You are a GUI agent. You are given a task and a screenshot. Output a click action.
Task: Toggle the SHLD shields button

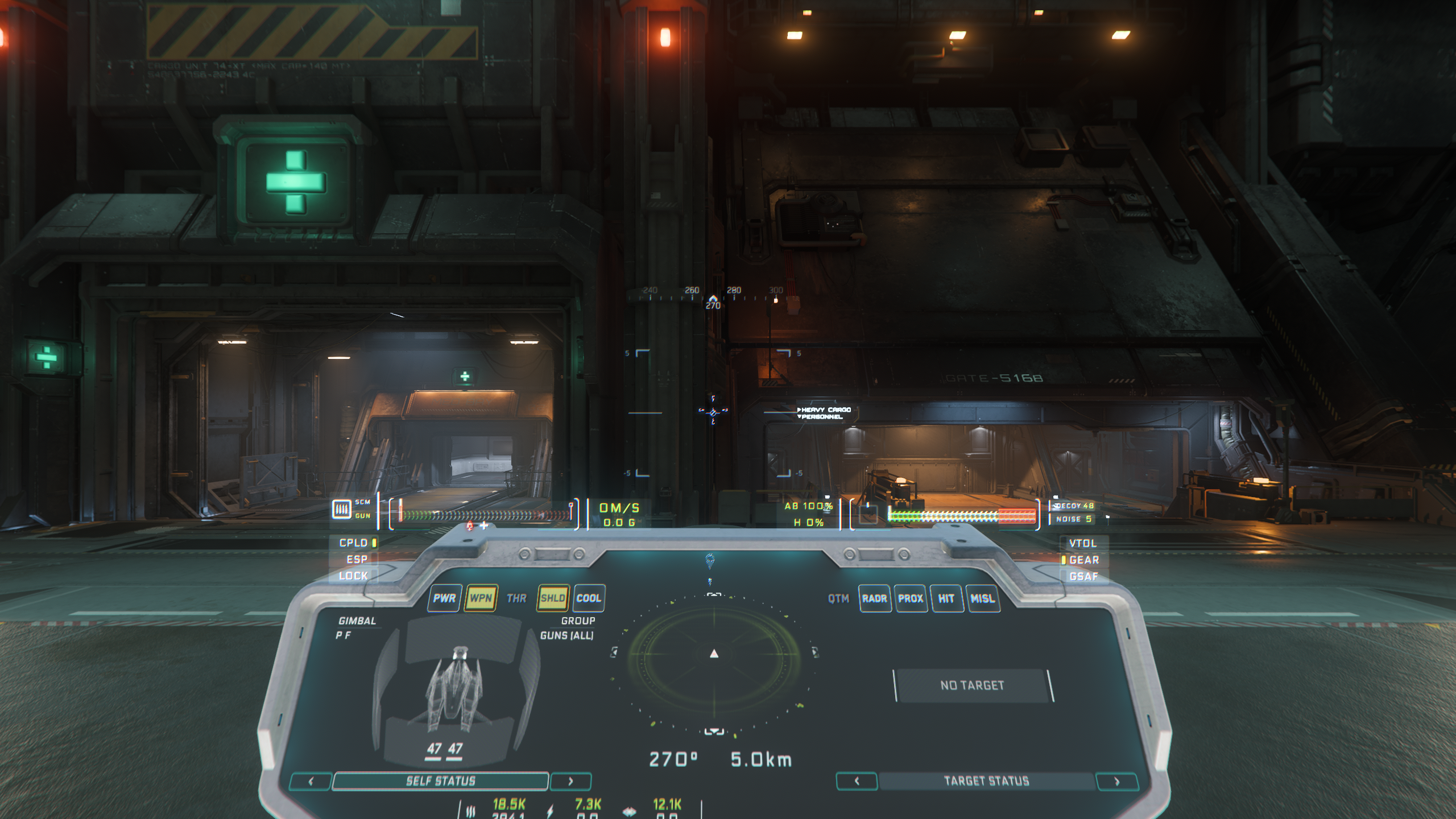click(552, 598)
